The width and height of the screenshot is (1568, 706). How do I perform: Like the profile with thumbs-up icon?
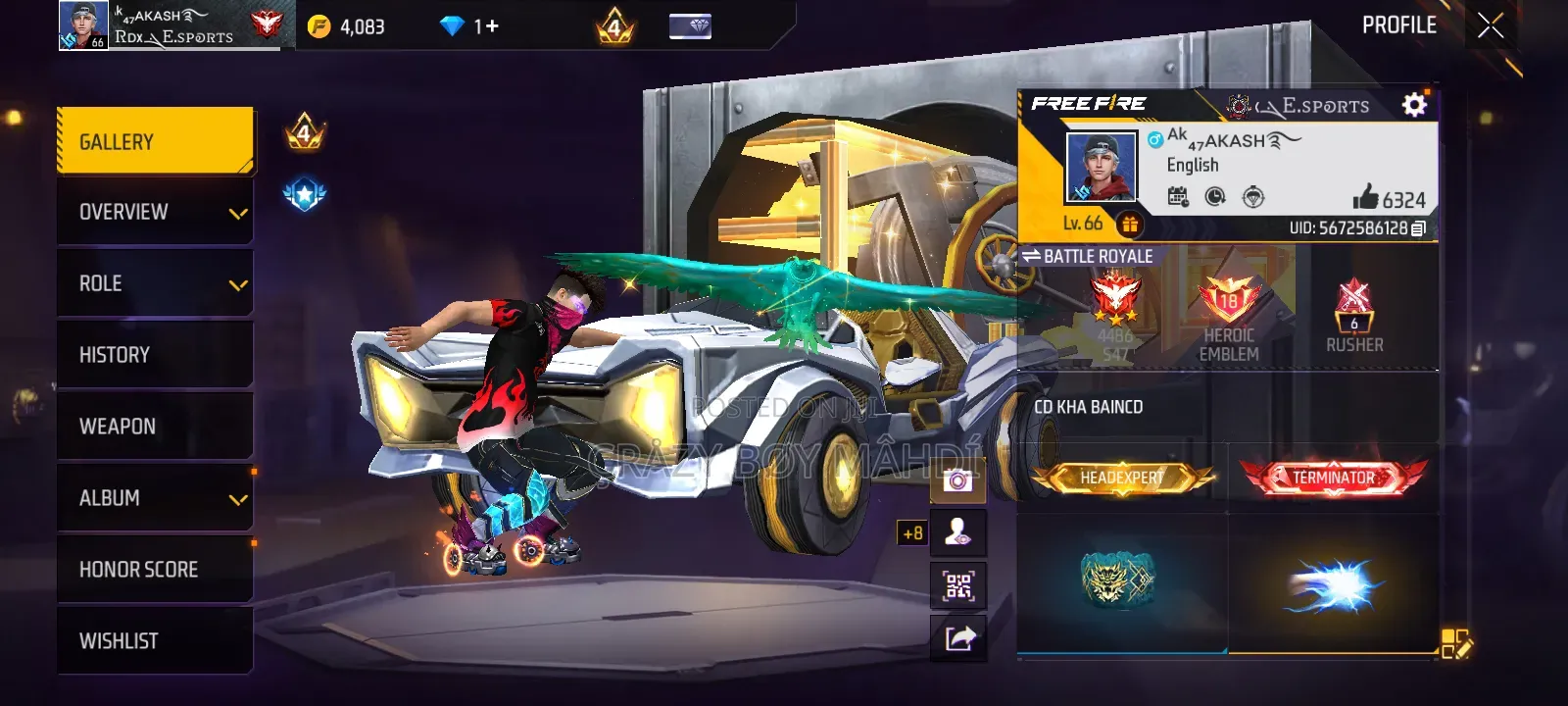coord(1365,198)
